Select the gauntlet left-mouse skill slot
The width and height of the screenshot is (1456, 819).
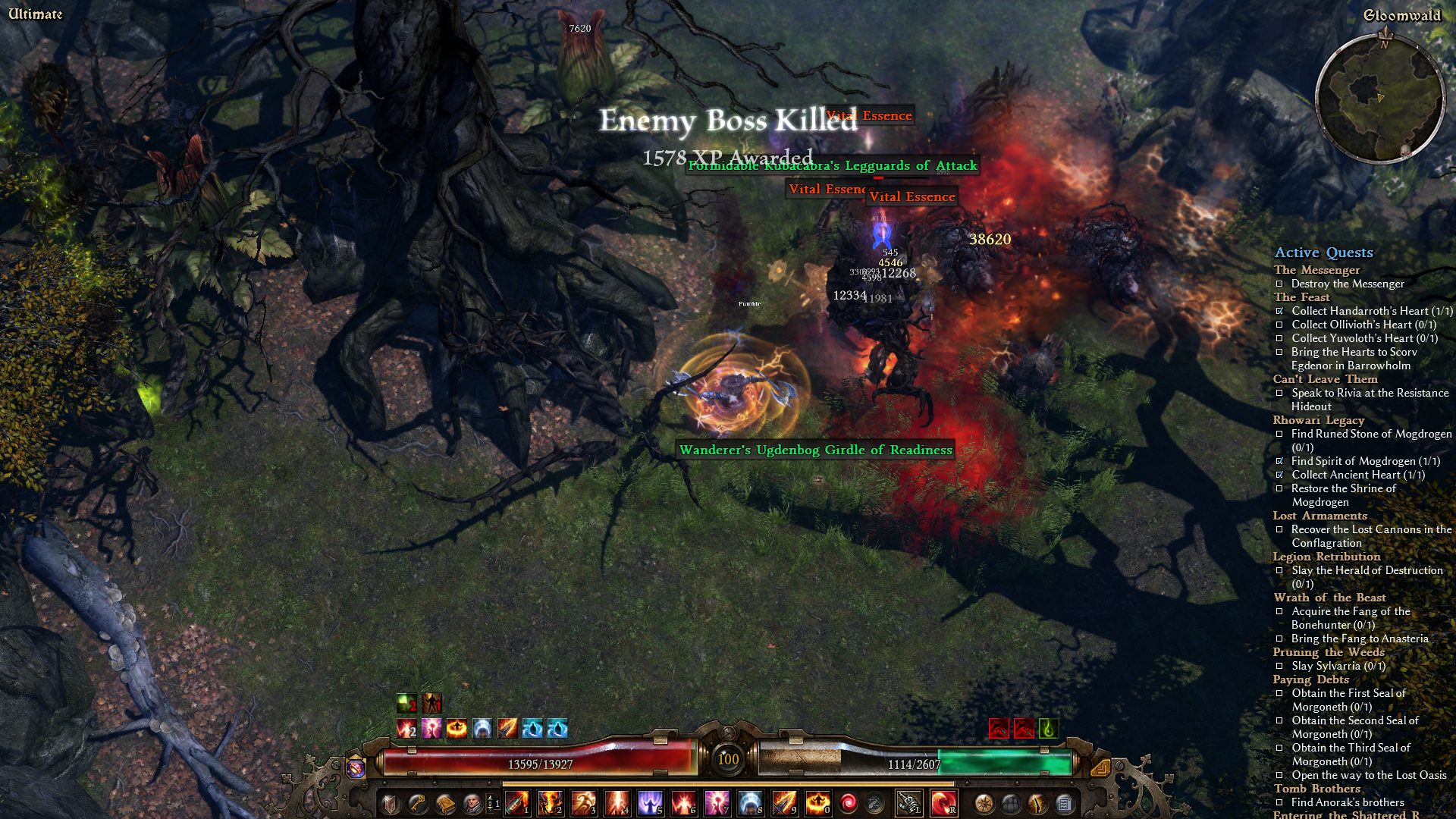pyautogui.click(x=909, y=802)
